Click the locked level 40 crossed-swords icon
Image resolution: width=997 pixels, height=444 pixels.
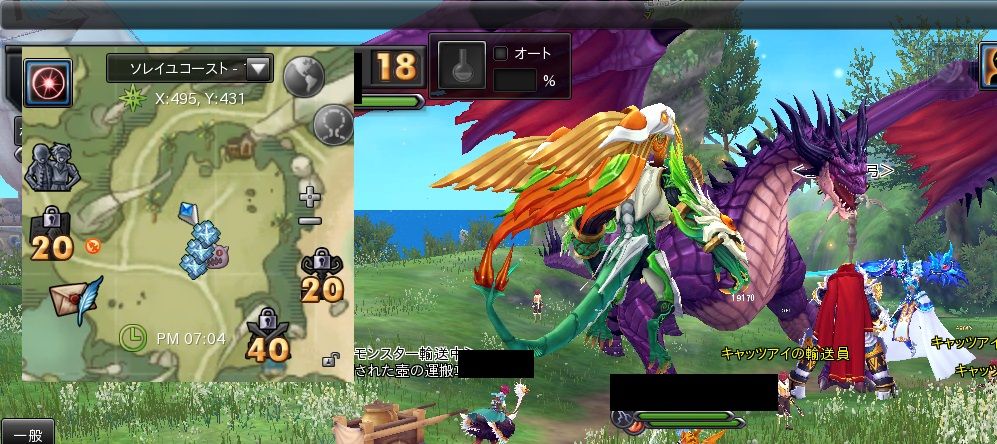267,335
